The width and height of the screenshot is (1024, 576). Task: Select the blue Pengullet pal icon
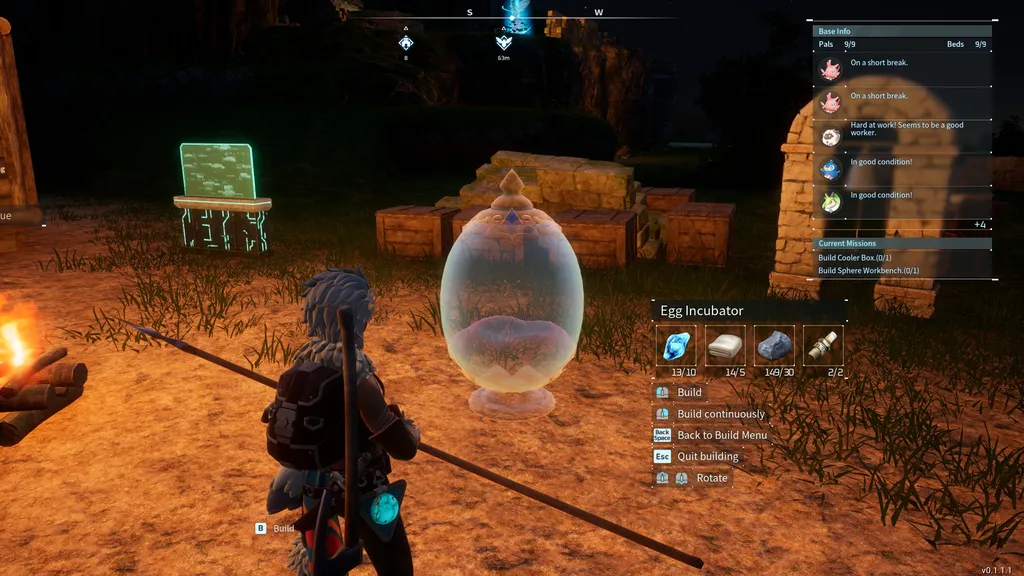[x=830, y=169]
